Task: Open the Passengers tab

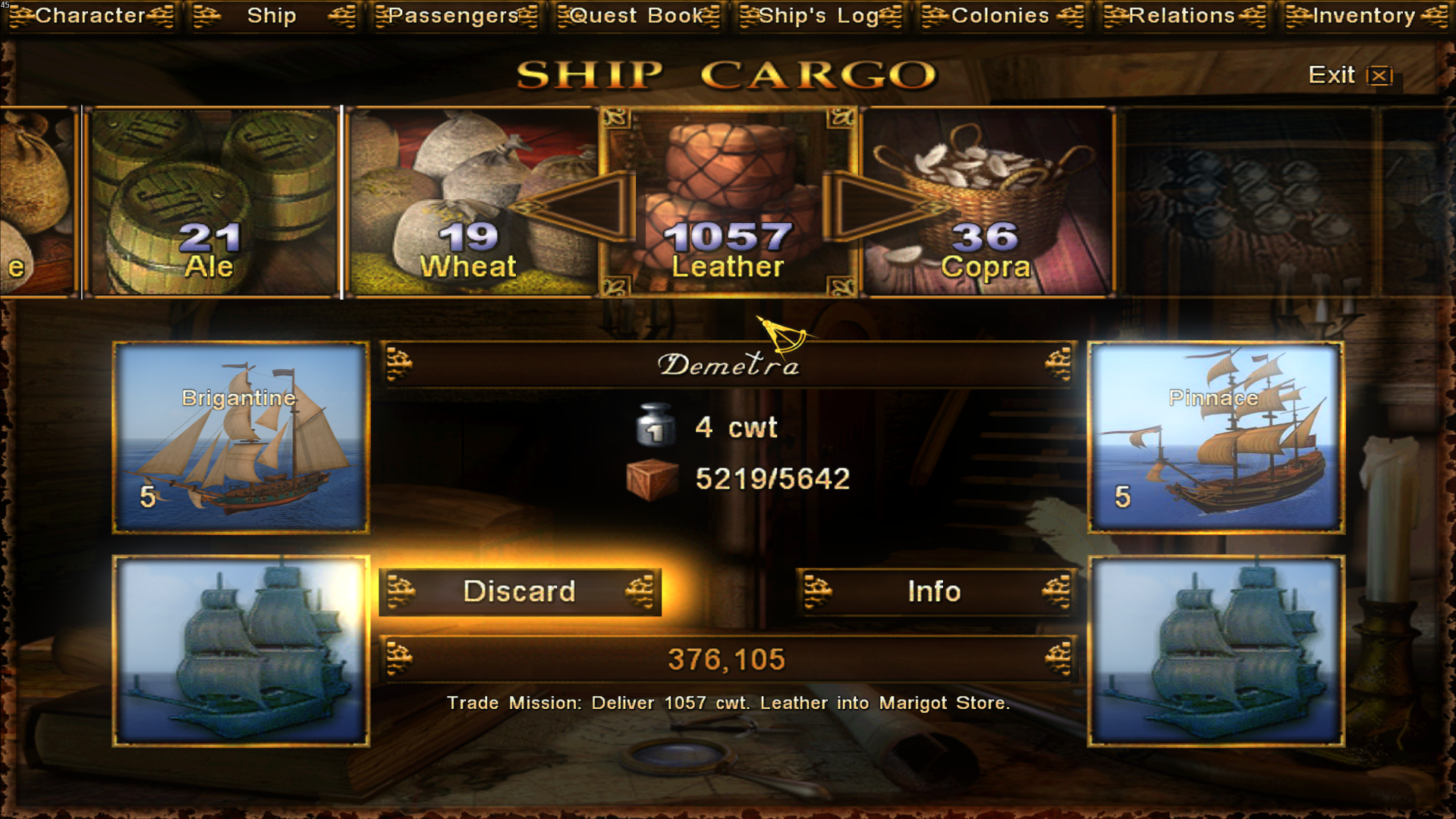Action: [454, 16]
